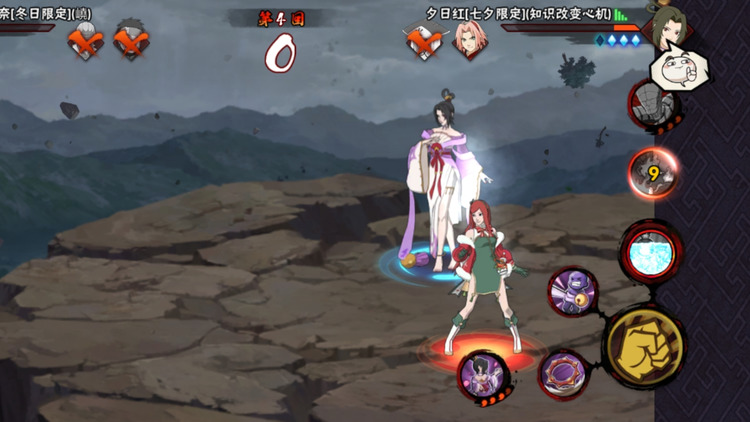Use the purple armored figure skill
This screenshot has width=750, height=422.
click(x=572, y=293)
